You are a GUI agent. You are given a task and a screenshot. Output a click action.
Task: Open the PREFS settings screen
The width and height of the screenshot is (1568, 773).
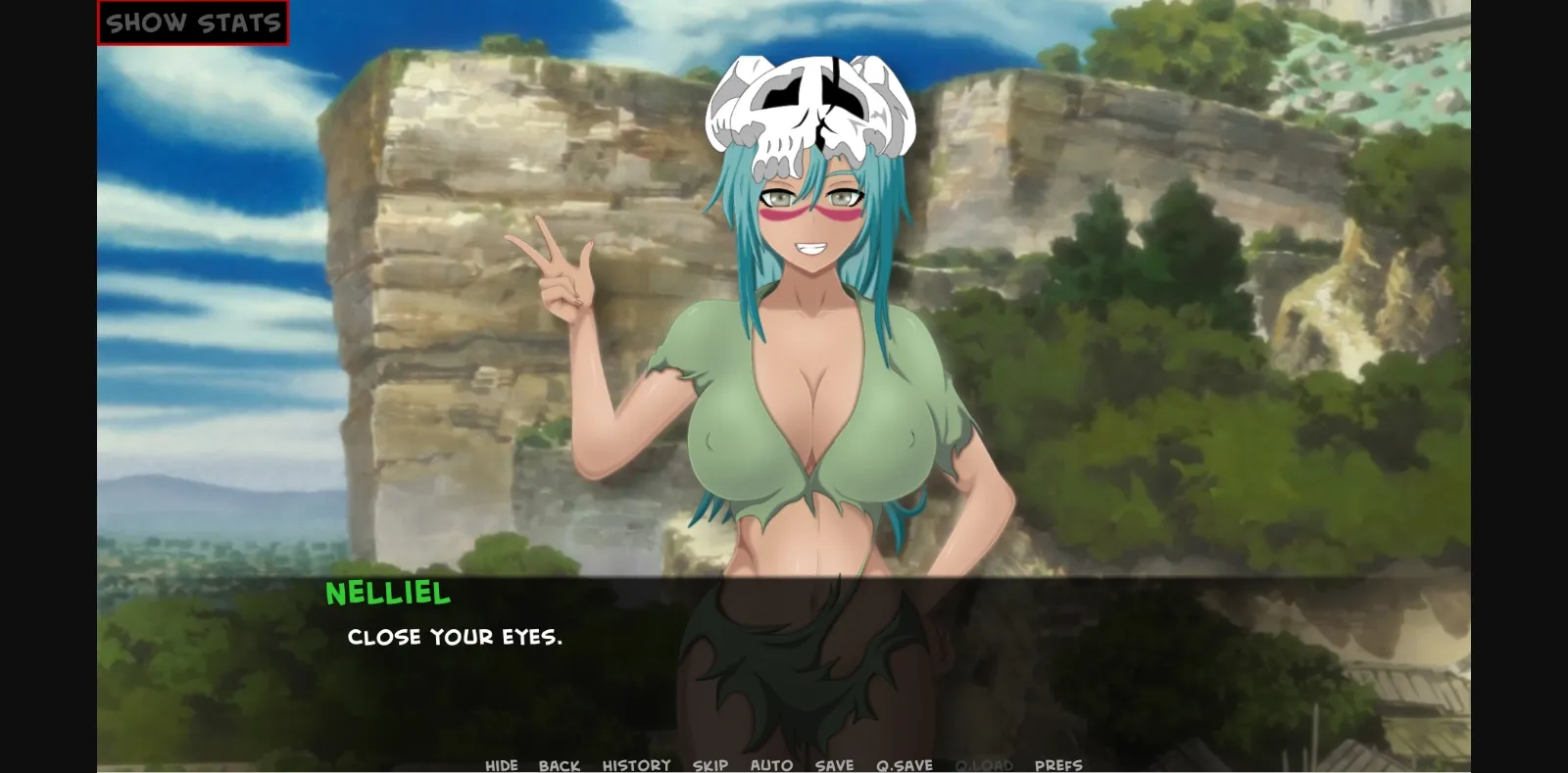pos(1057,764)
